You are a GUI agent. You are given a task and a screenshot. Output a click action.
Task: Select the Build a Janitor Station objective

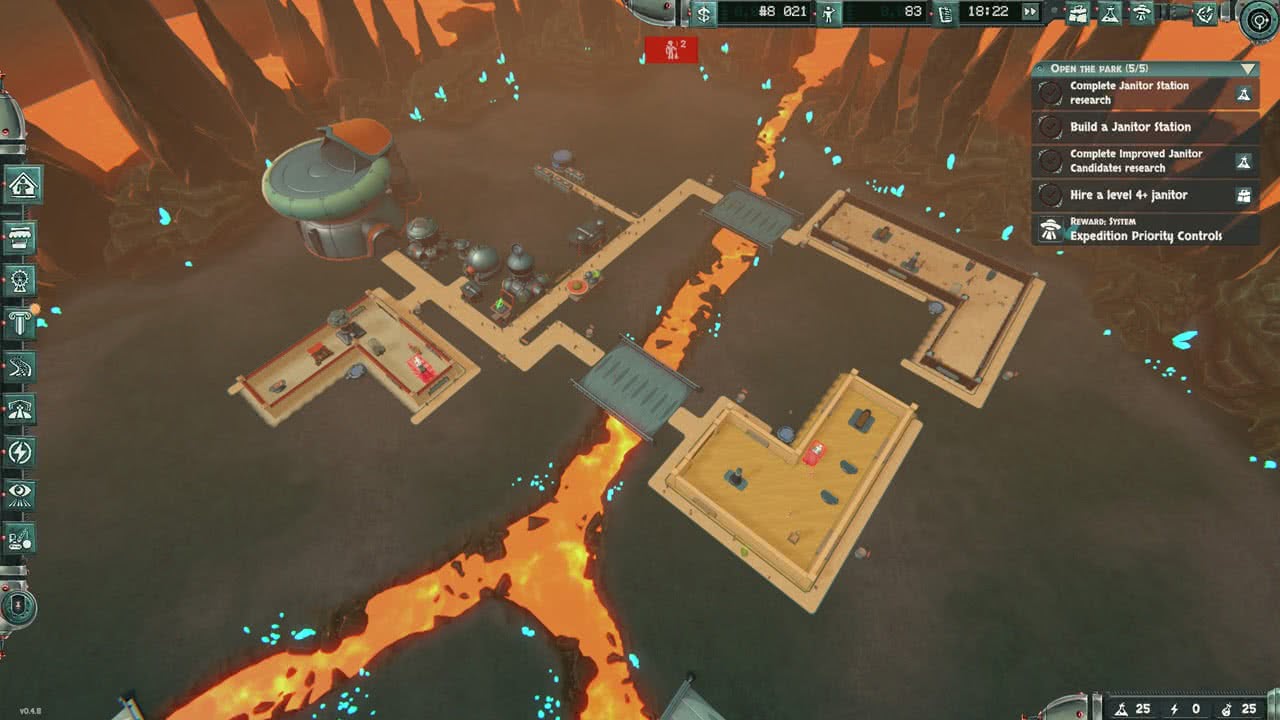click(1130, 127)
